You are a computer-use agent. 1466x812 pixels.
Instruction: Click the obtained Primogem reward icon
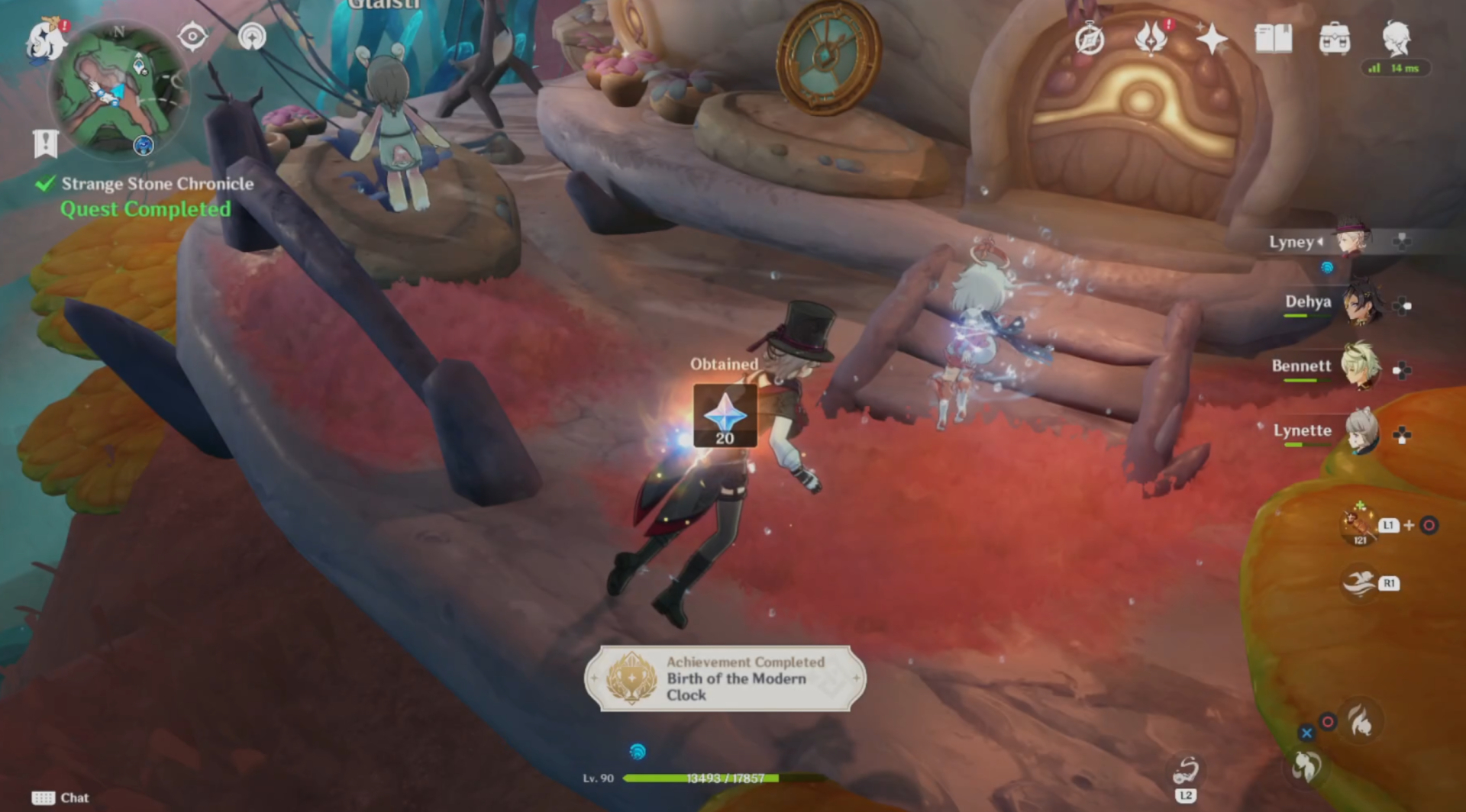[725, 415]
